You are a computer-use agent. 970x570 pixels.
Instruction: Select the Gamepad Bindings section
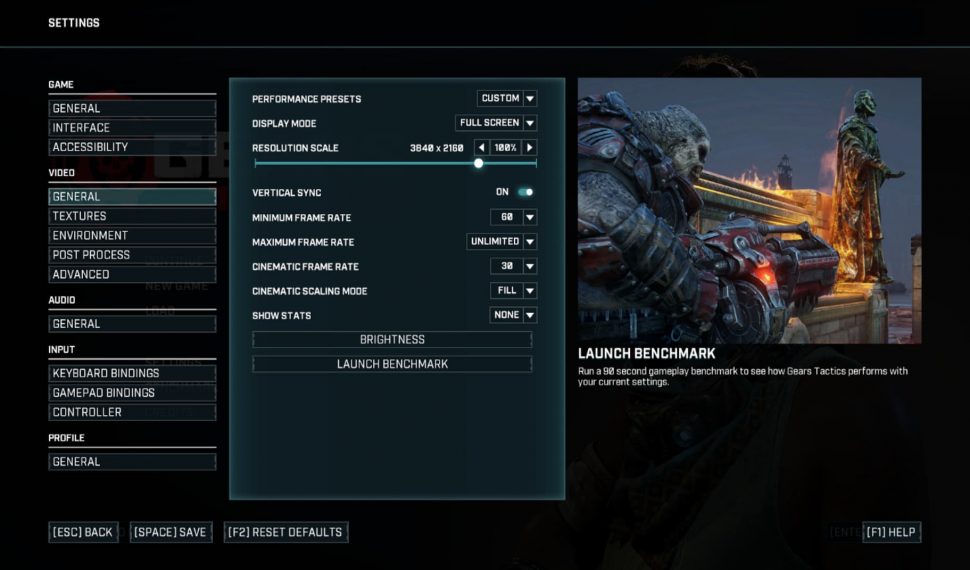[x=132, y=393]
